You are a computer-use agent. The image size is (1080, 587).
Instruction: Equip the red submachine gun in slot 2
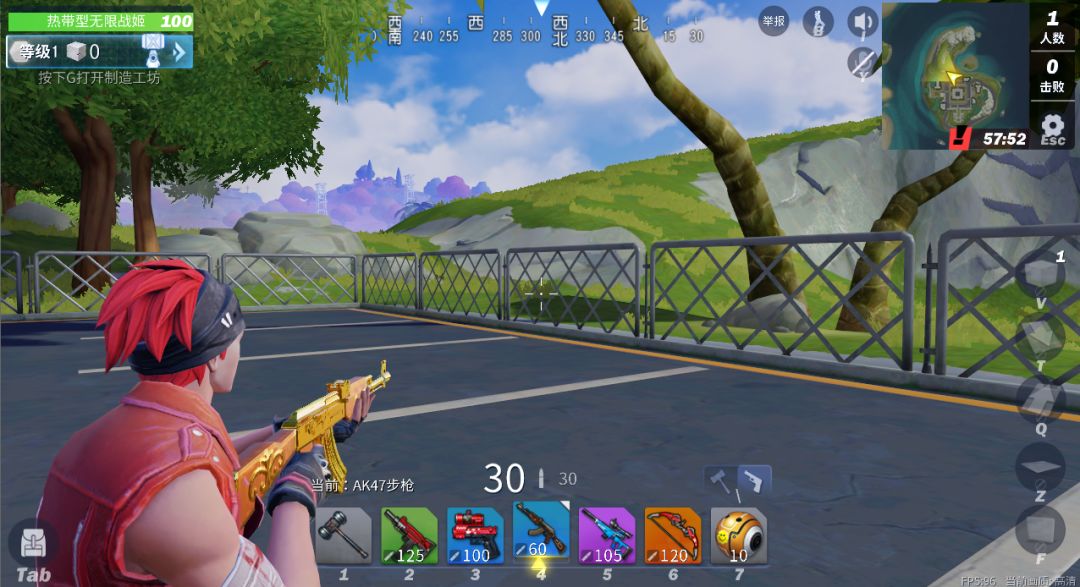[x=409, y=535]
